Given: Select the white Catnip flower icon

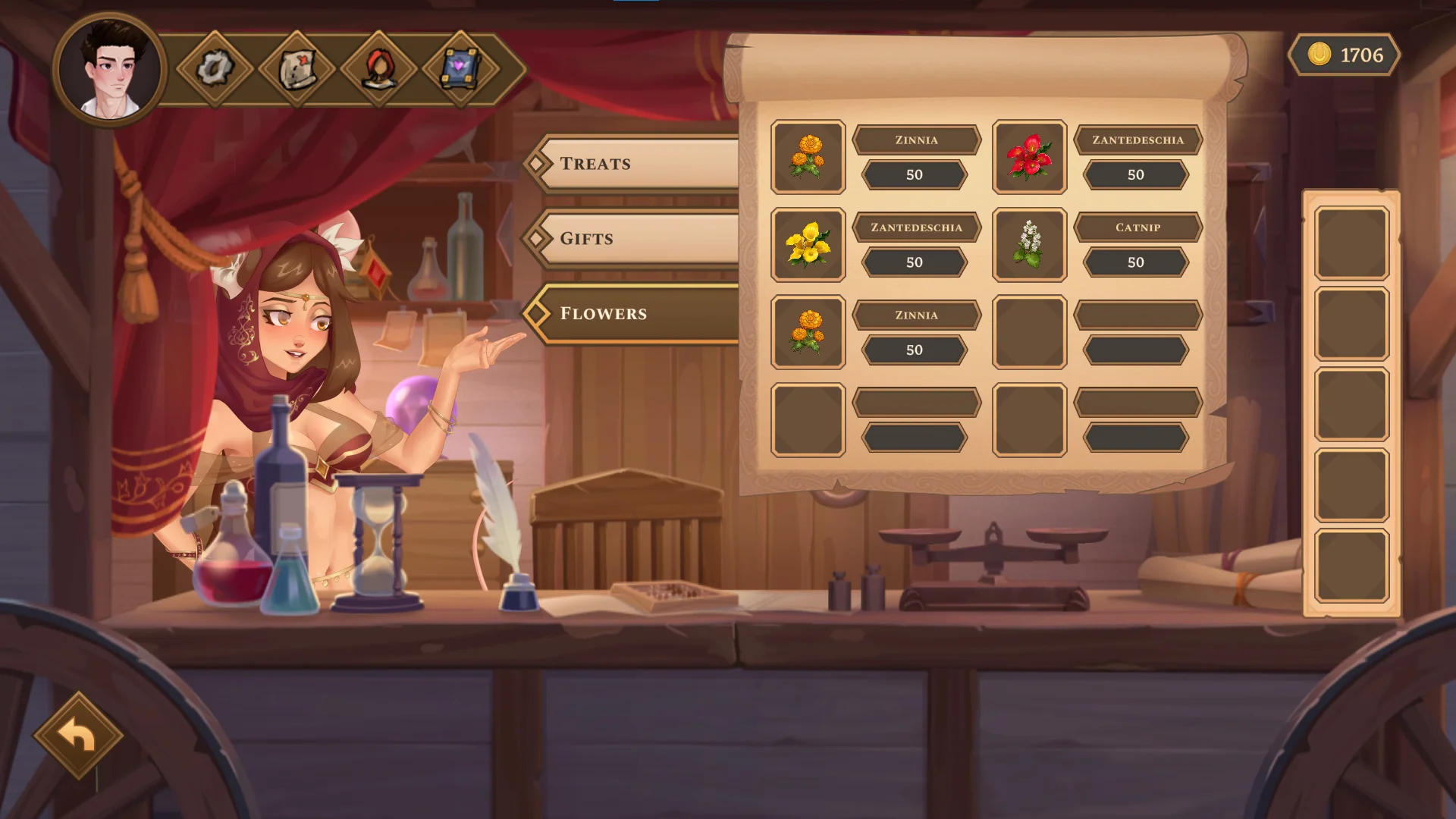Looking at the screenshot, I should tap(1029, 244).
